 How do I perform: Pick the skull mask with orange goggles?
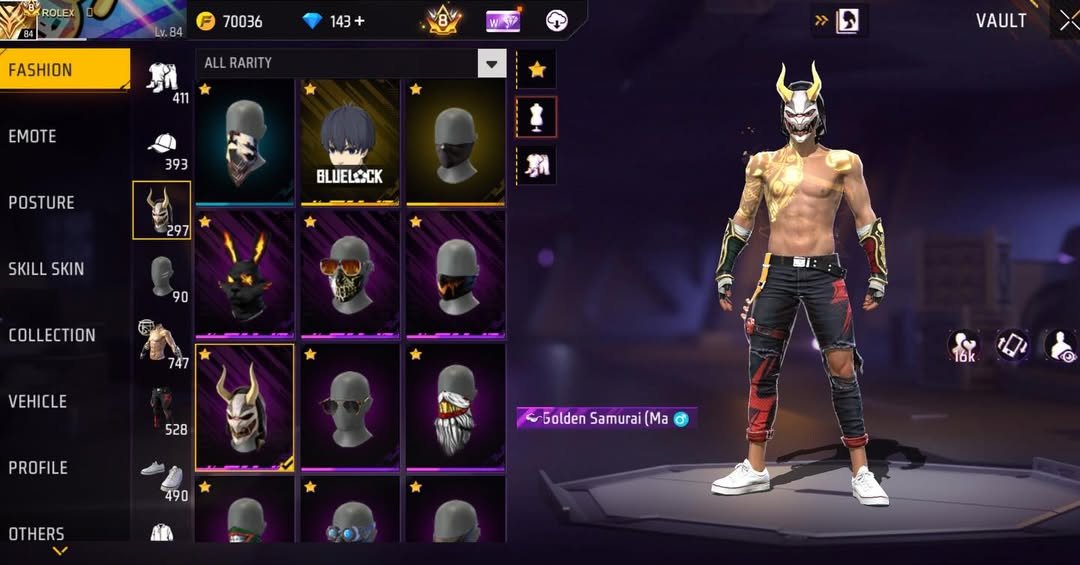[350, 273]
